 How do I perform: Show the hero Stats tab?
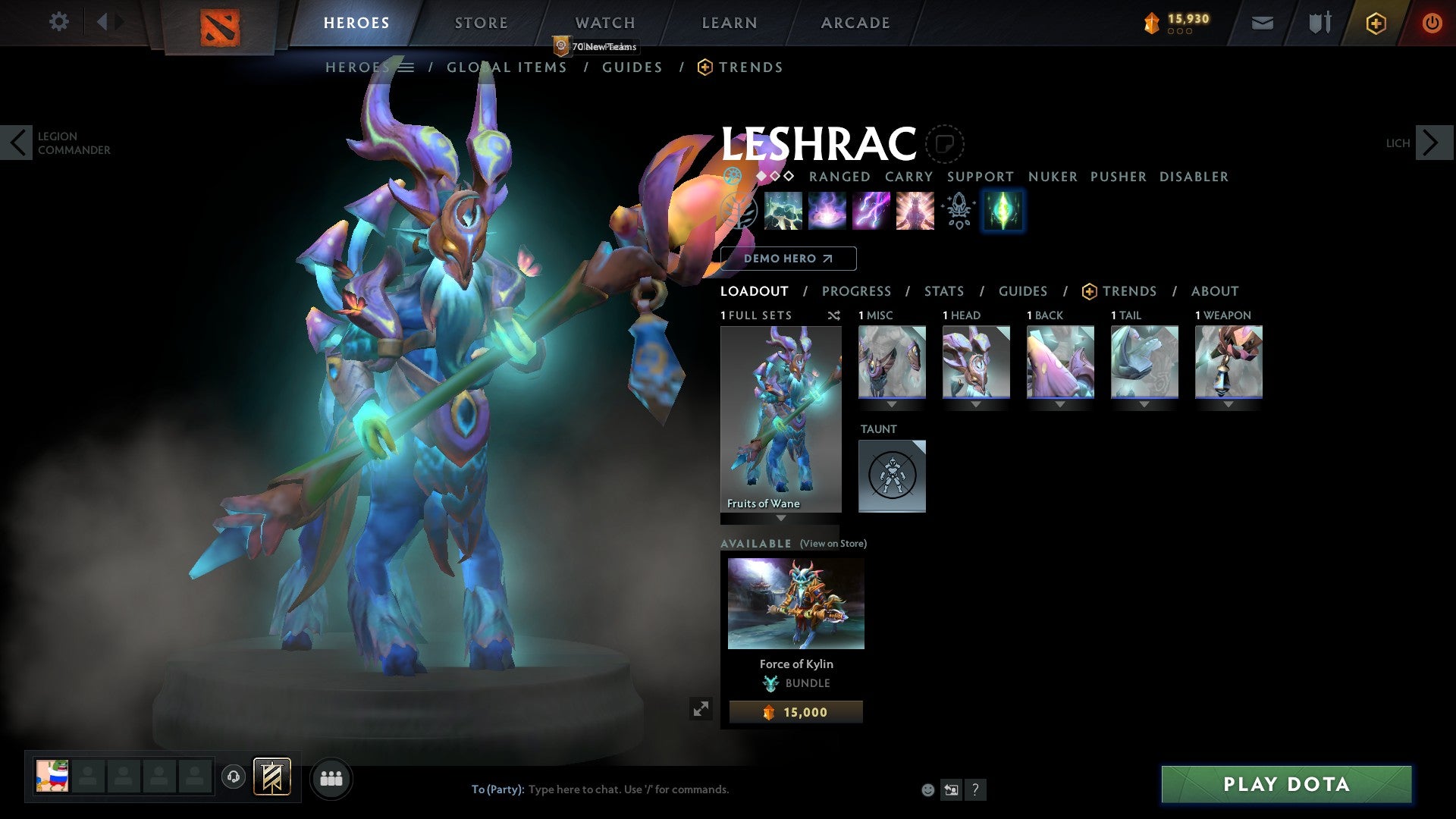coord(943,291)
